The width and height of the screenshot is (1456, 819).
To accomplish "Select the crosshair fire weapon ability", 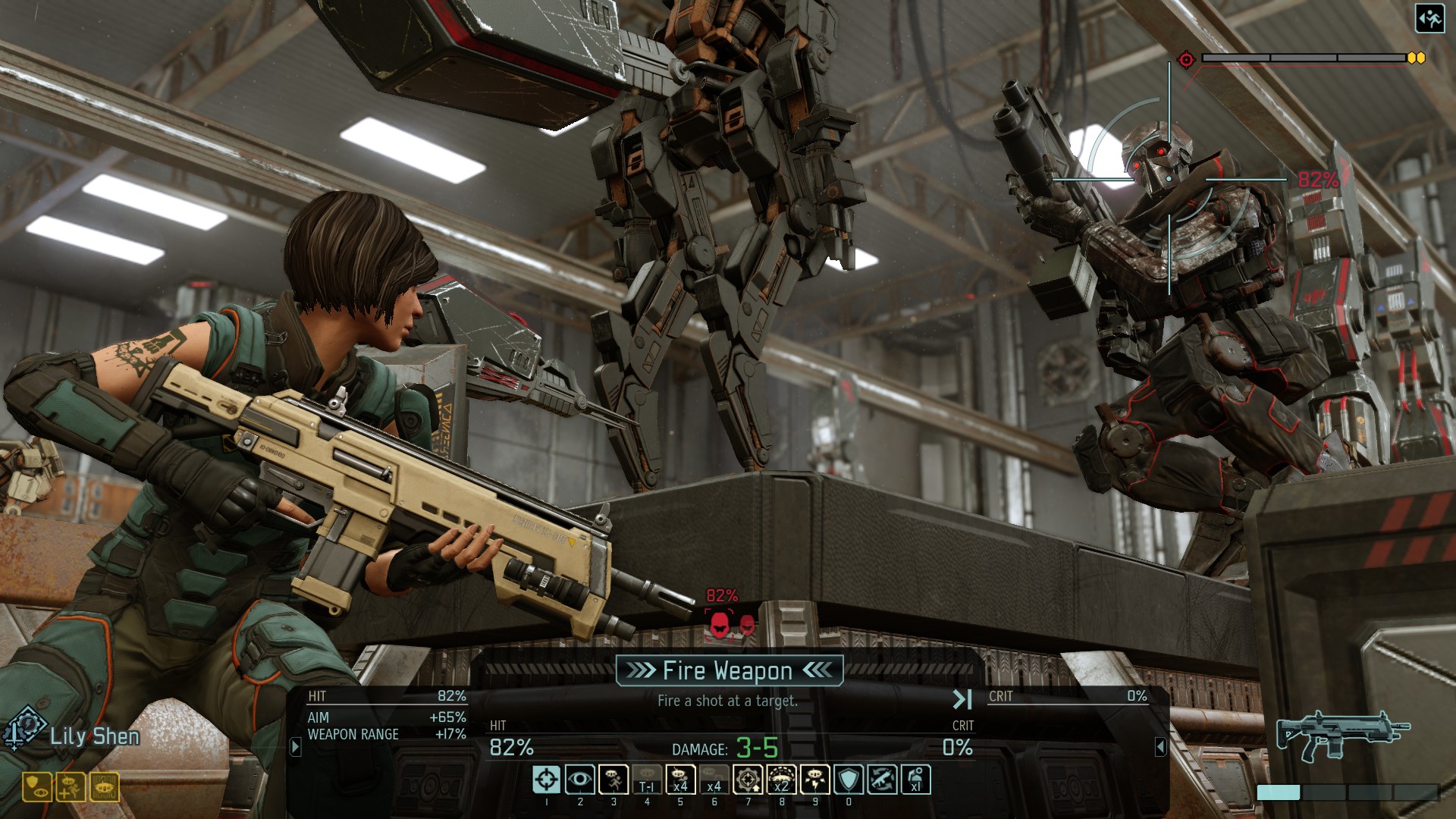I will tap(546, 780).
